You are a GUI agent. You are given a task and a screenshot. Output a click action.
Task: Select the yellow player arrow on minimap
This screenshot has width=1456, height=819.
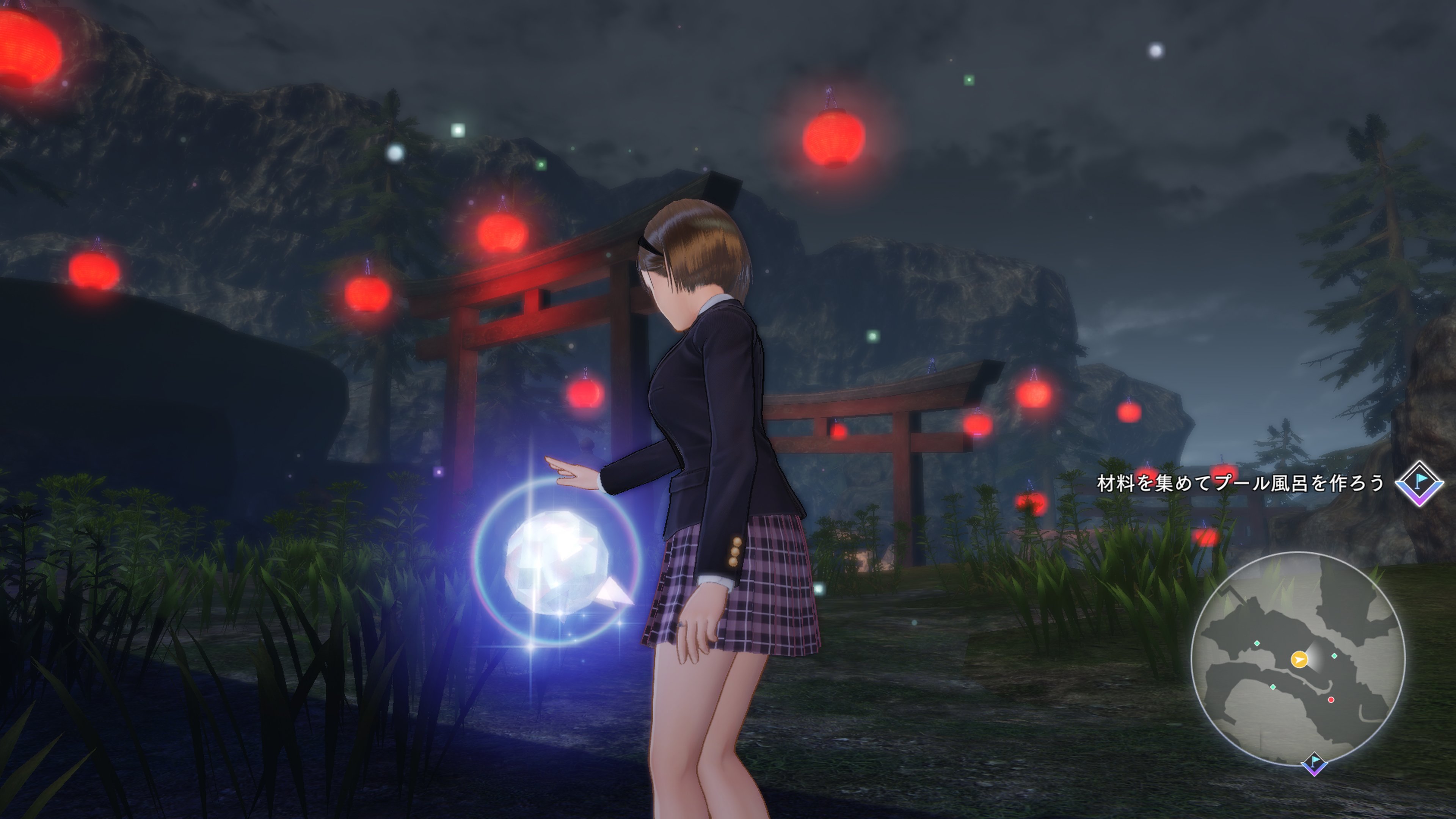(x=1299, y=660)
